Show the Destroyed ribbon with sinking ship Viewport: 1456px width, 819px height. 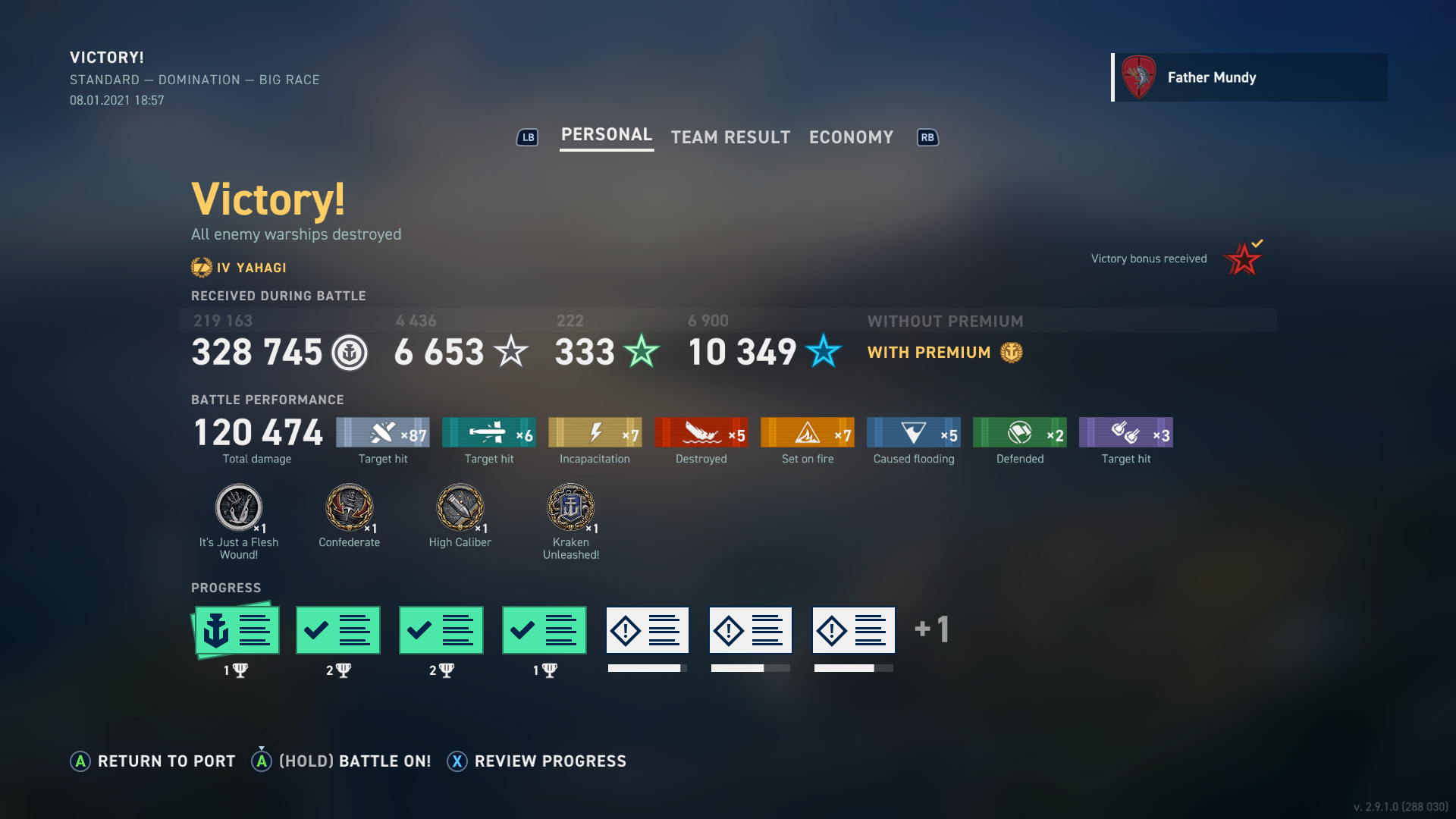(x=701, y=433)
